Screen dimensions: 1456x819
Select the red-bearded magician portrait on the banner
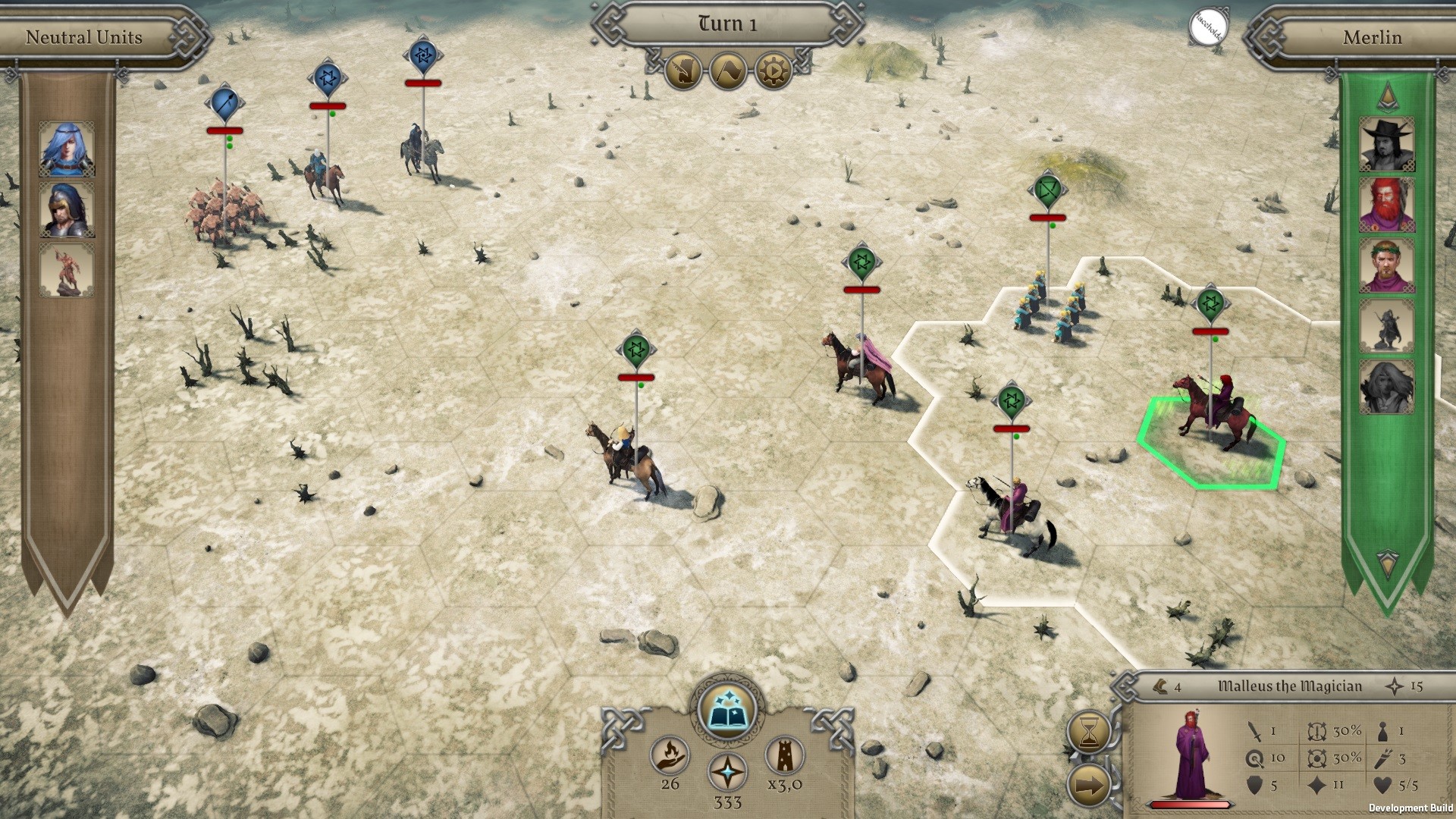point(1386,205)
